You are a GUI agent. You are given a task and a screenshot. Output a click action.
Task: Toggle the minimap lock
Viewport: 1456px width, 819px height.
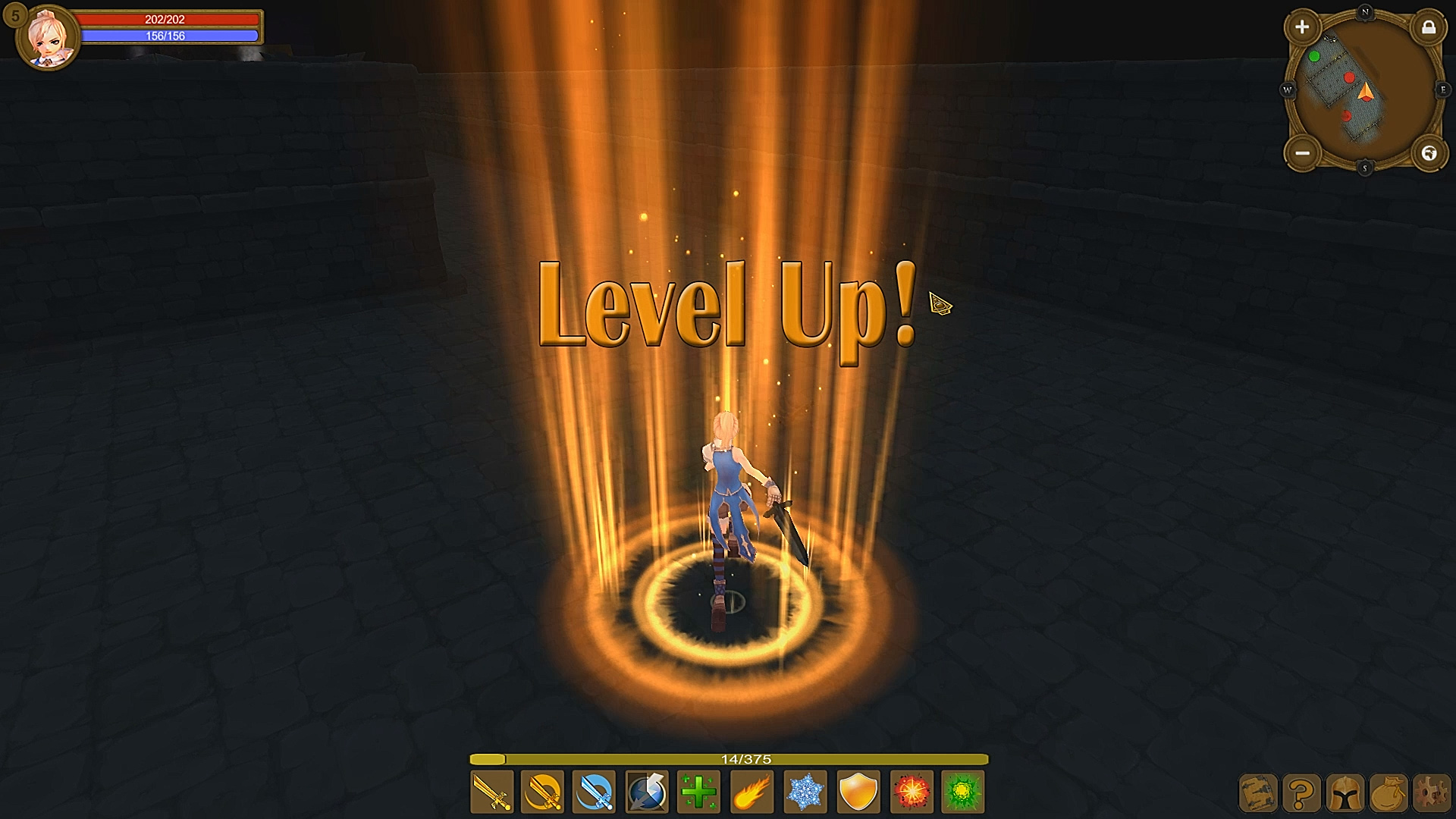1429,28
